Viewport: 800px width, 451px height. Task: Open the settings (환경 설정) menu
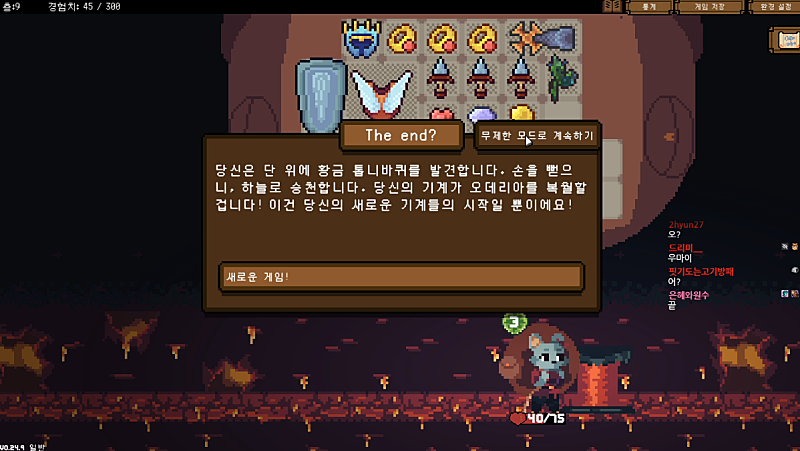pos(774,7)
